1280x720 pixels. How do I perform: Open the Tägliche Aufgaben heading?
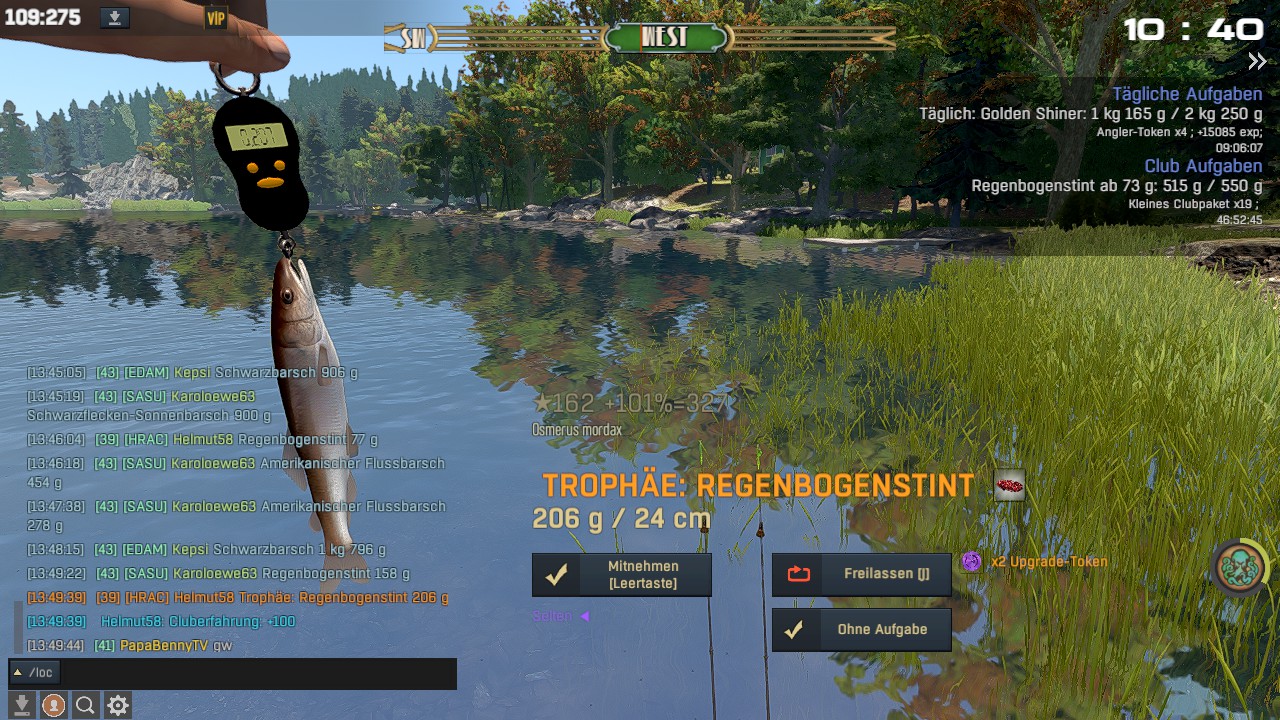(1187, 94)
